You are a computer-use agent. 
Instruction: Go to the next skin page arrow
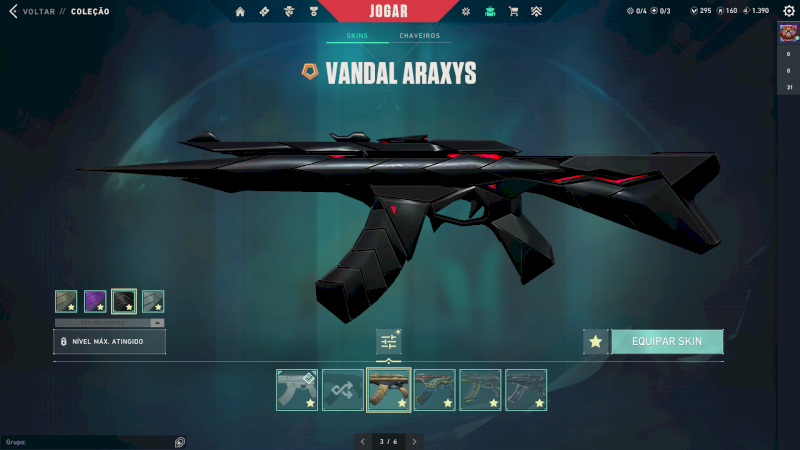[x=414, y=441]
